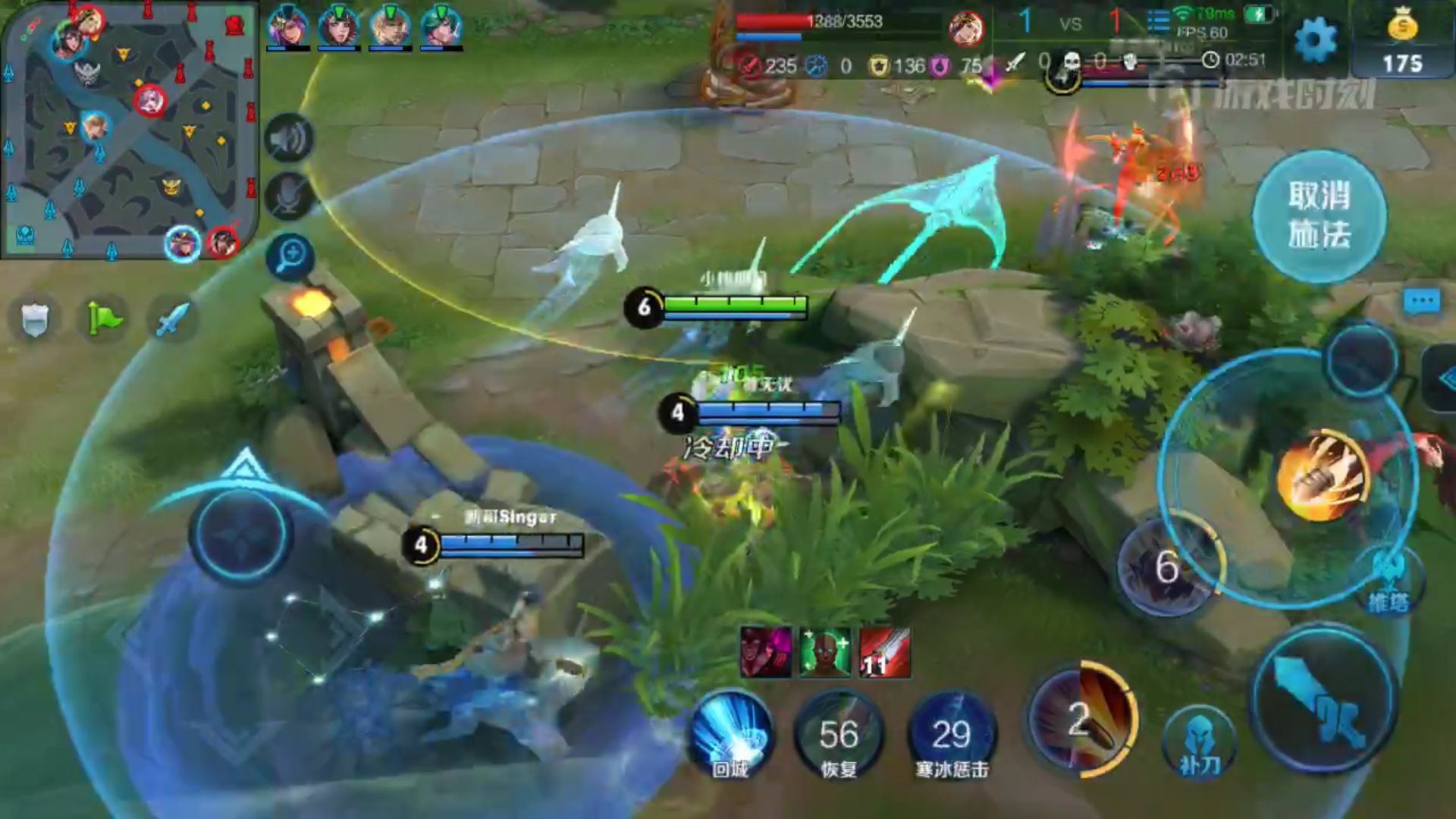Select the red blade equipment icon
This screenshot has width=1456, height=819.
tap(885, 652)
